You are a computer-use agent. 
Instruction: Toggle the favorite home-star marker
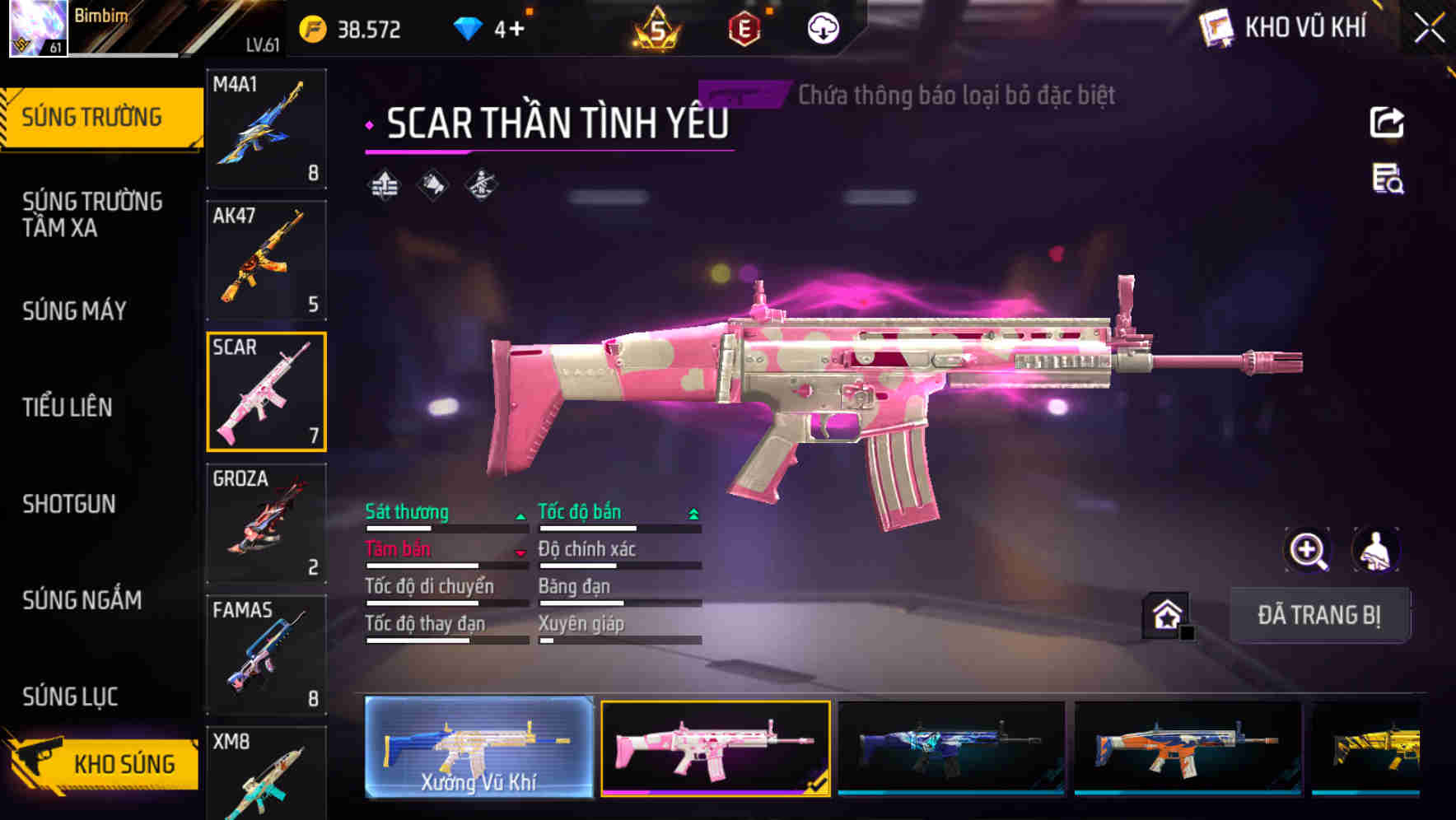(1167, 615)
